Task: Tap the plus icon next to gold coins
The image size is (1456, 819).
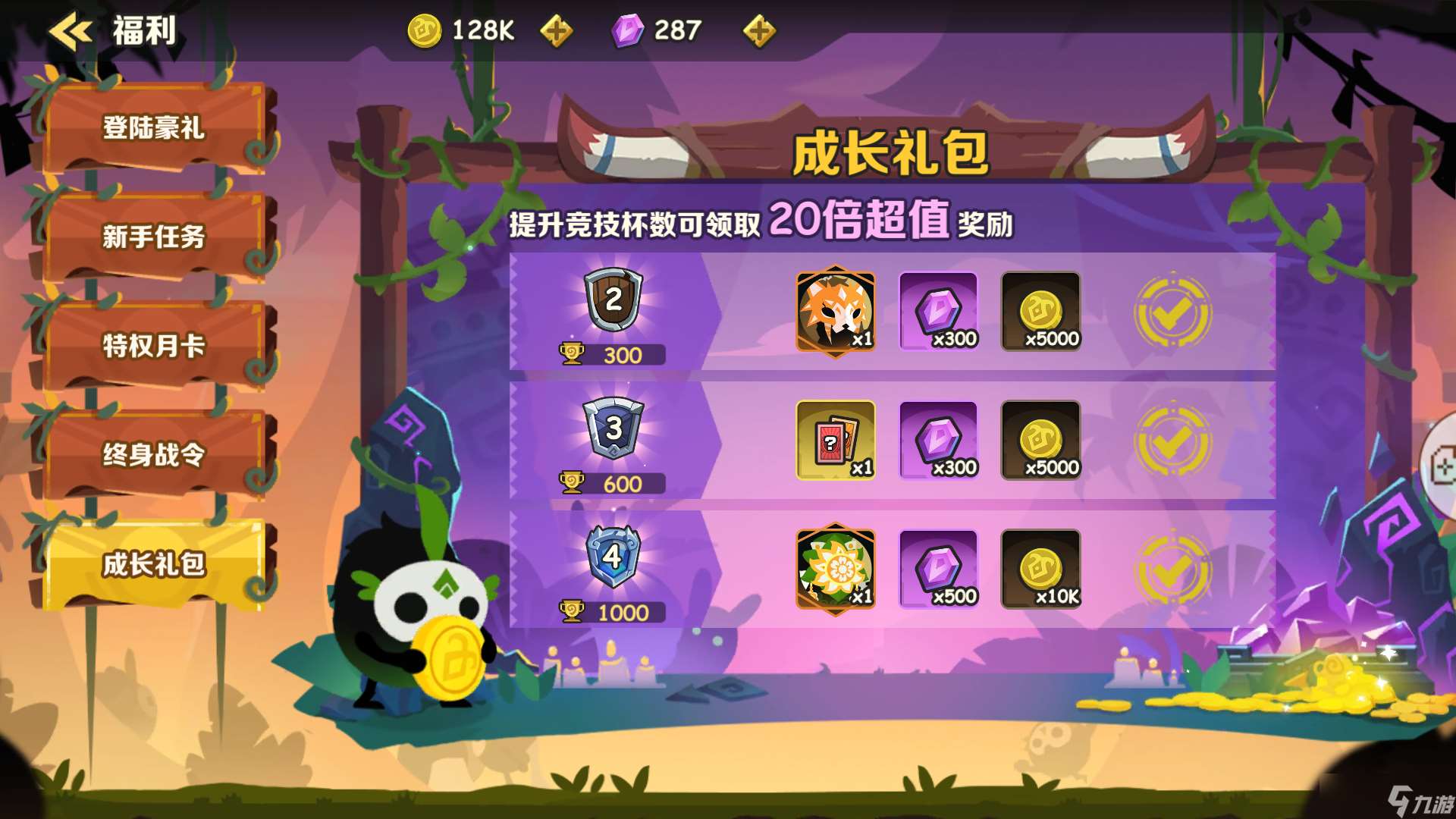Action: tap(556, 31)
